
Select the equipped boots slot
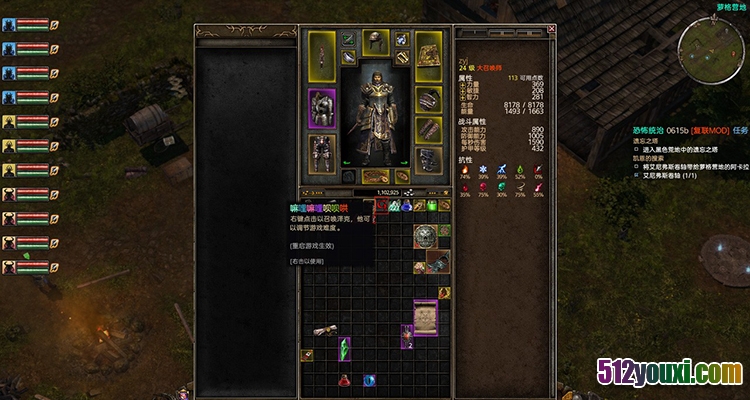429,158
